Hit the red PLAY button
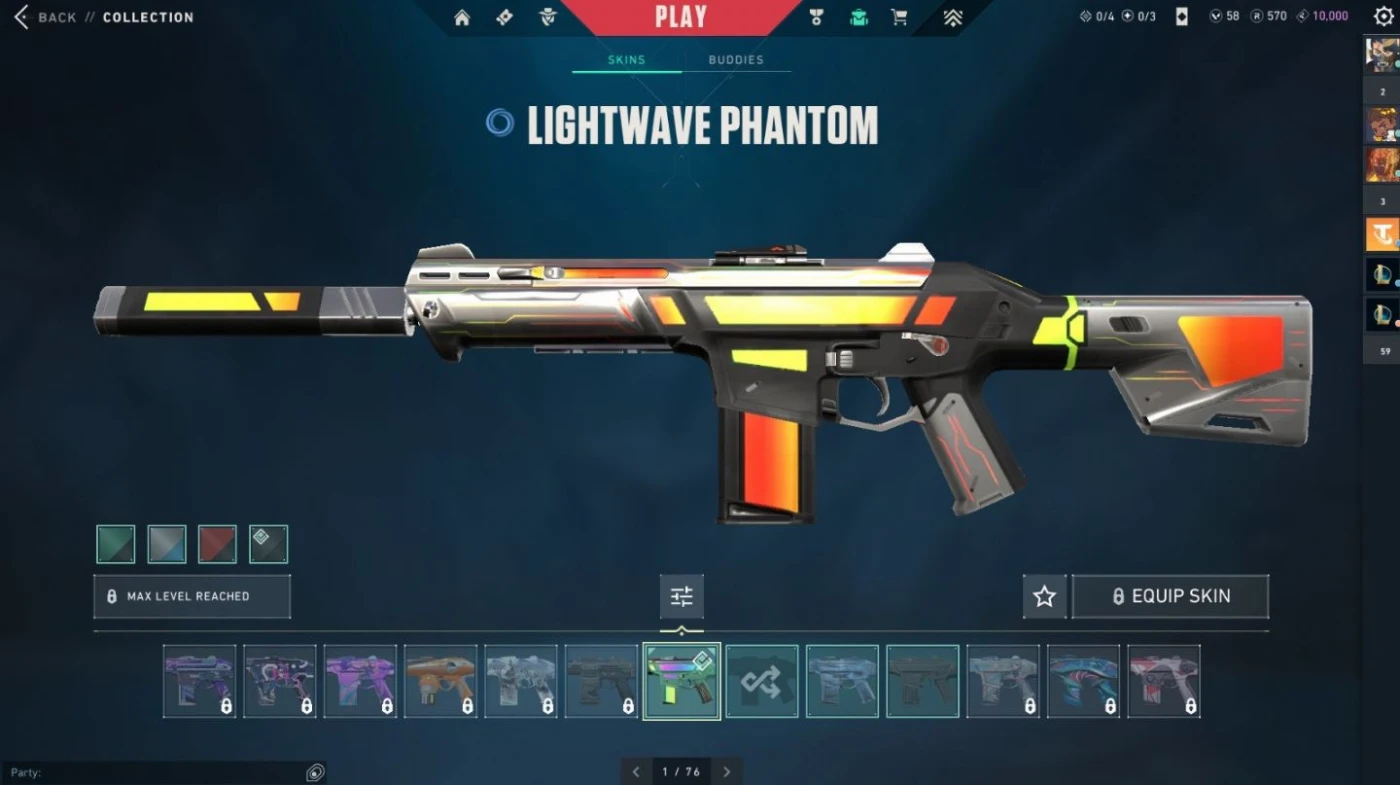This screenshot has width=1400, height=785. (x=681, y=17)
